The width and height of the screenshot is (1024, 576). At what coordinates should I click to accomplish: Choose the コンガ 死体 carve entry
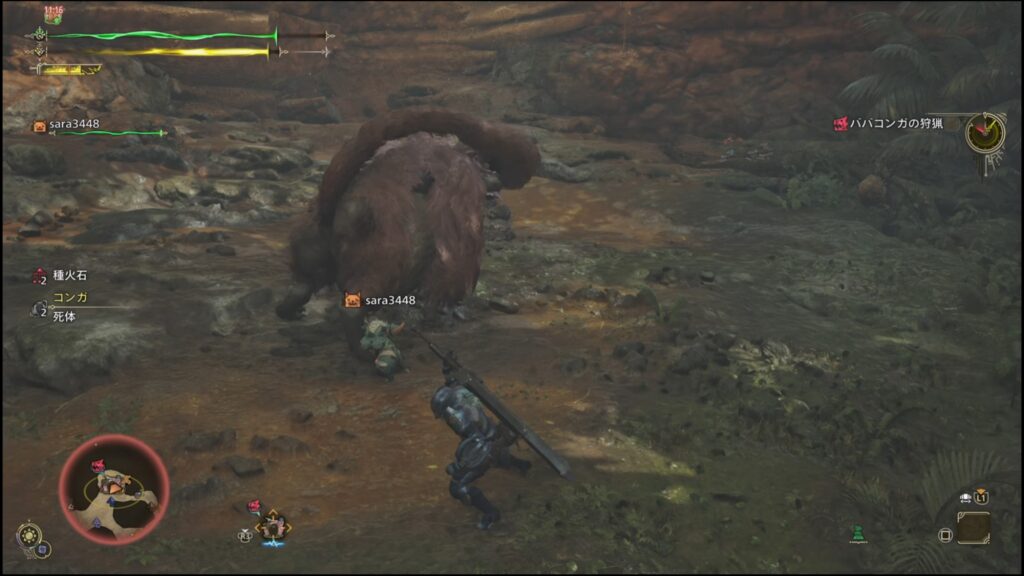[x=67, y=306]
